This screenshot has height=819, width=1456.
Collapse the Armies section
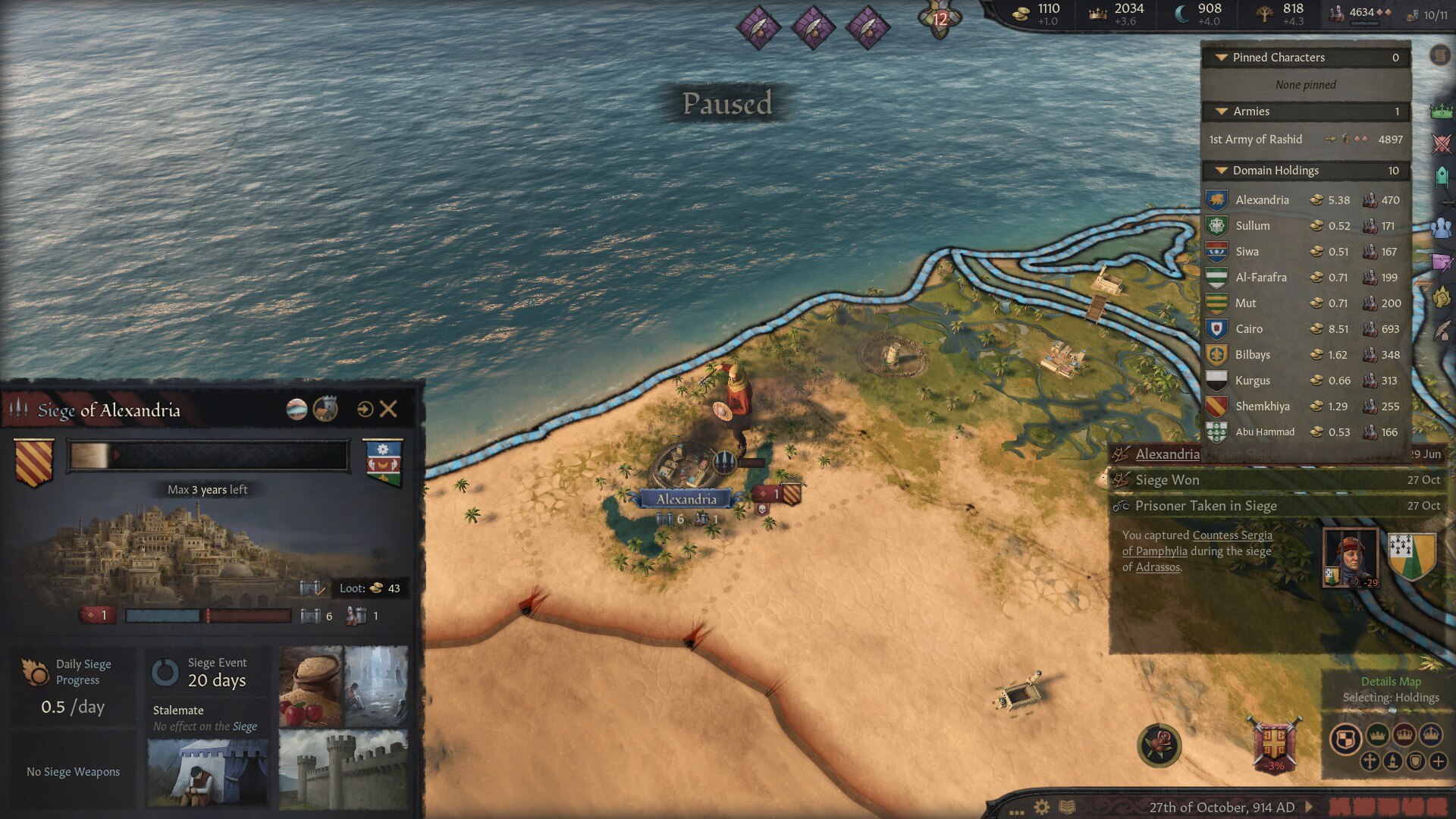pyautogui.click(x=1222, y=111)
